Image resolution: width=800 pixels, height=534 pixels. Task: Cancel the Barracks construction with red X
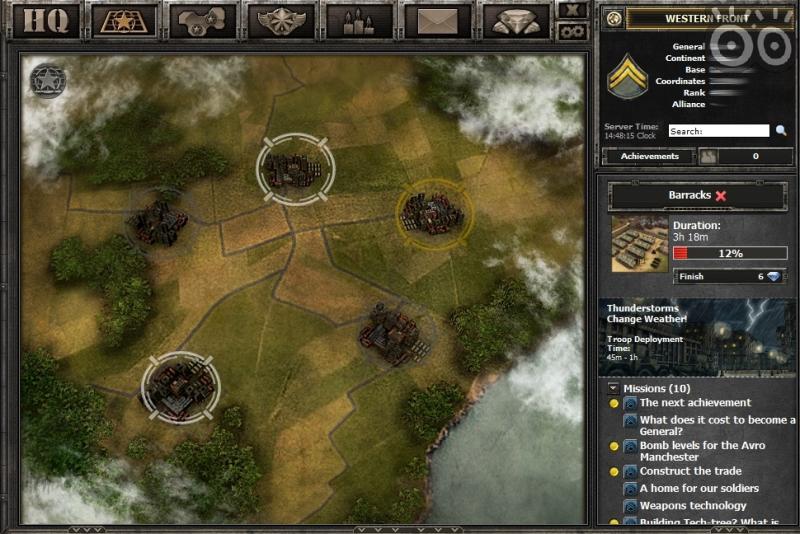click(721, 196)
